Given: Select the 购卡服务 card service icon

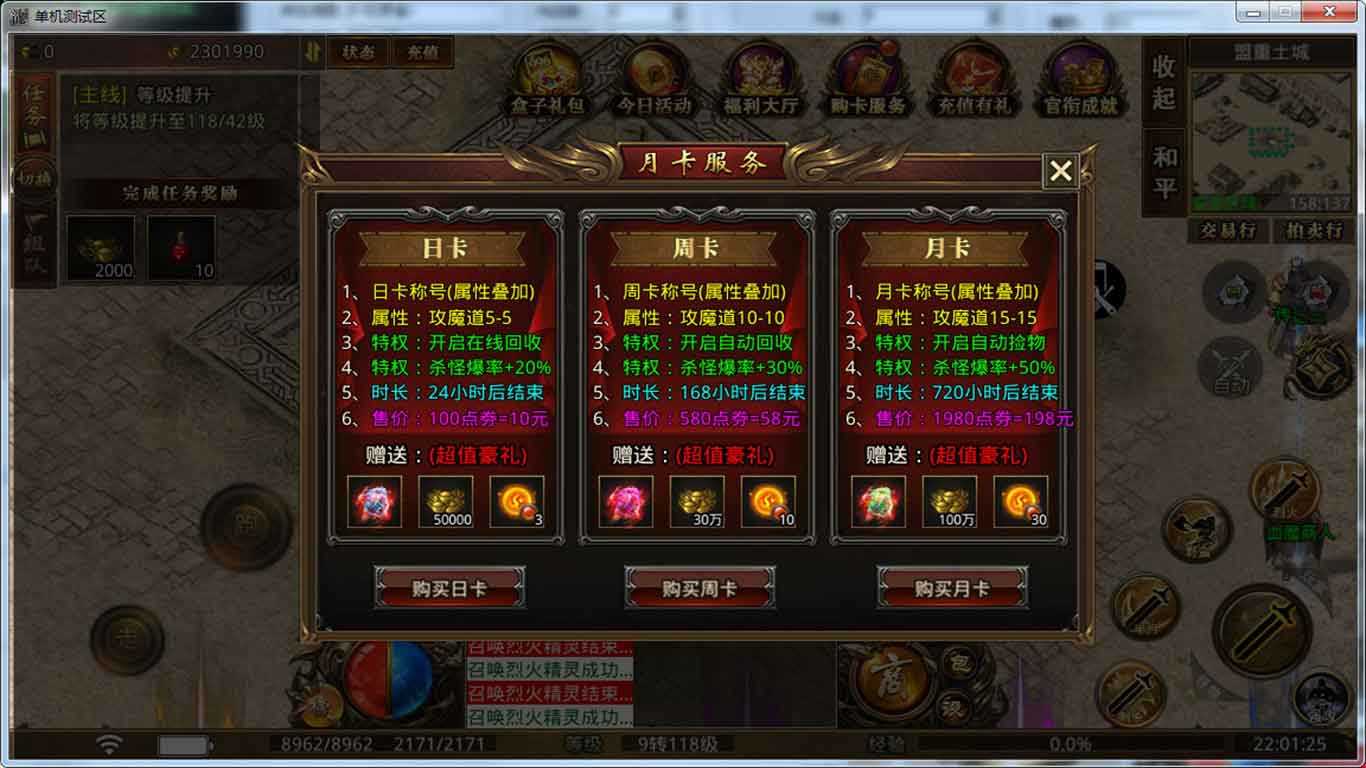Looking at the screenshot, I should pos(868,78).
